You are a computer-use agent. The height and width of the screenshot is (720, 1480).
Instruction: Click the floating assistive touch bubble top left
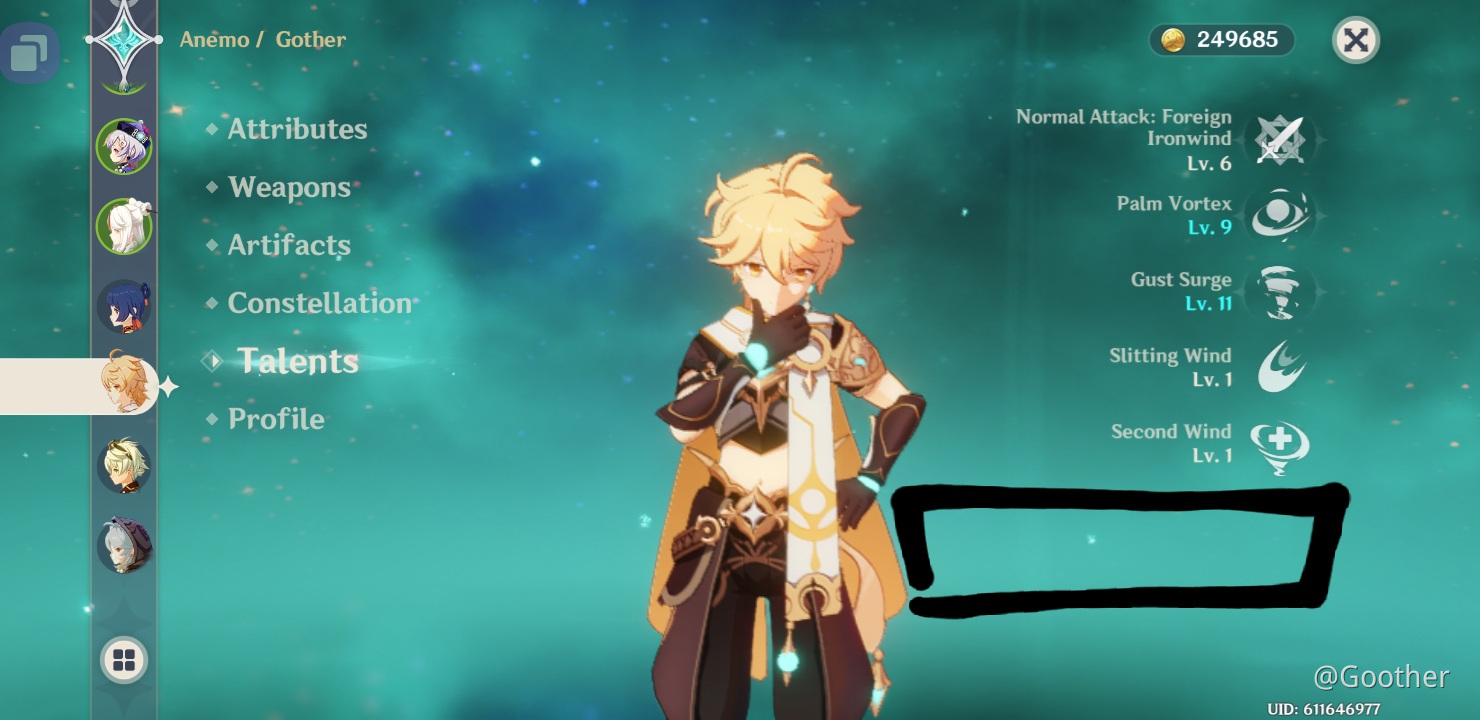point(30,52)
